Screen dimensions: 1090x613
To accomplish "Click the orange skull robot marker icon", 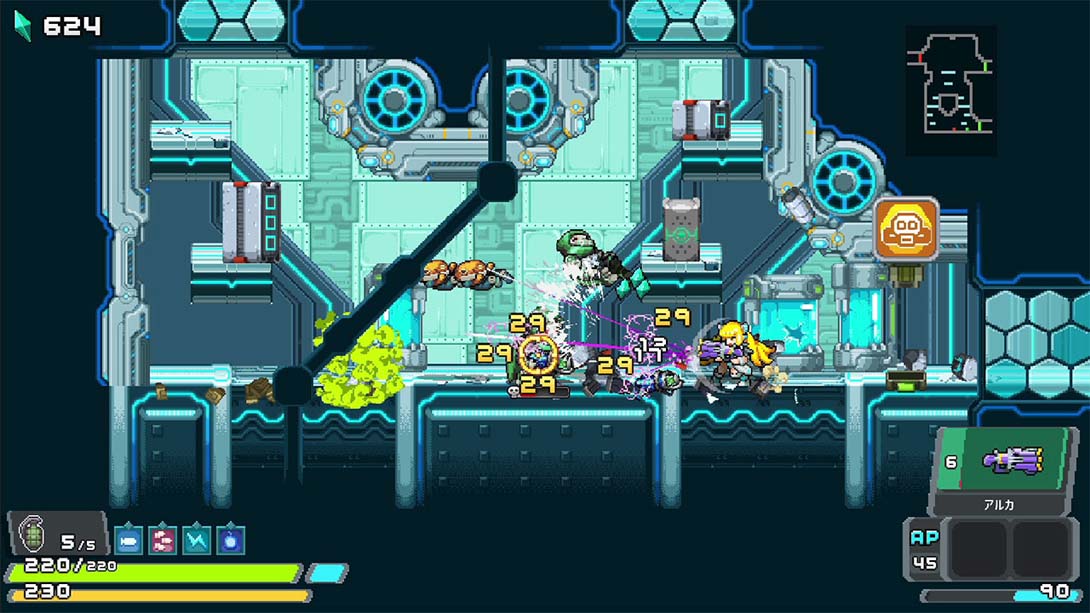I will 906,230.
